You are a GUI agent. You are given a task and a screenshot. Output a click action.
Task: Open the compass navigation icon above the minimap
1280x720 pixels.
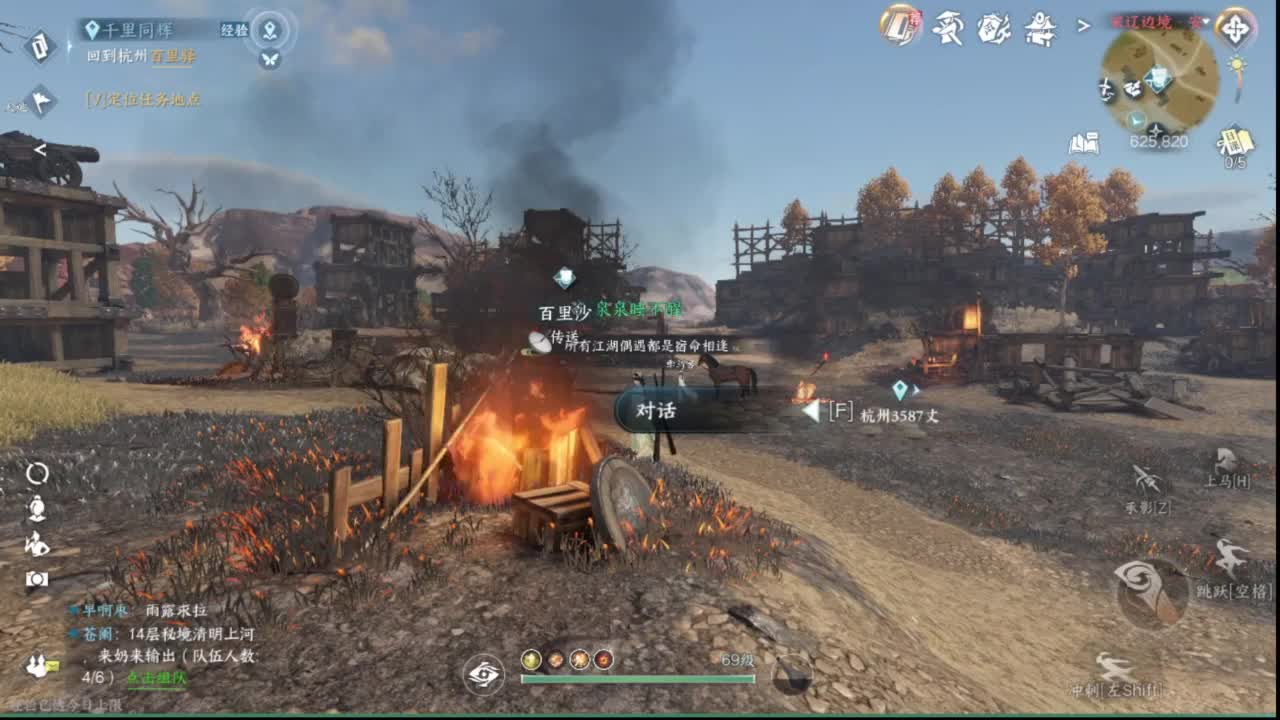1236,30
